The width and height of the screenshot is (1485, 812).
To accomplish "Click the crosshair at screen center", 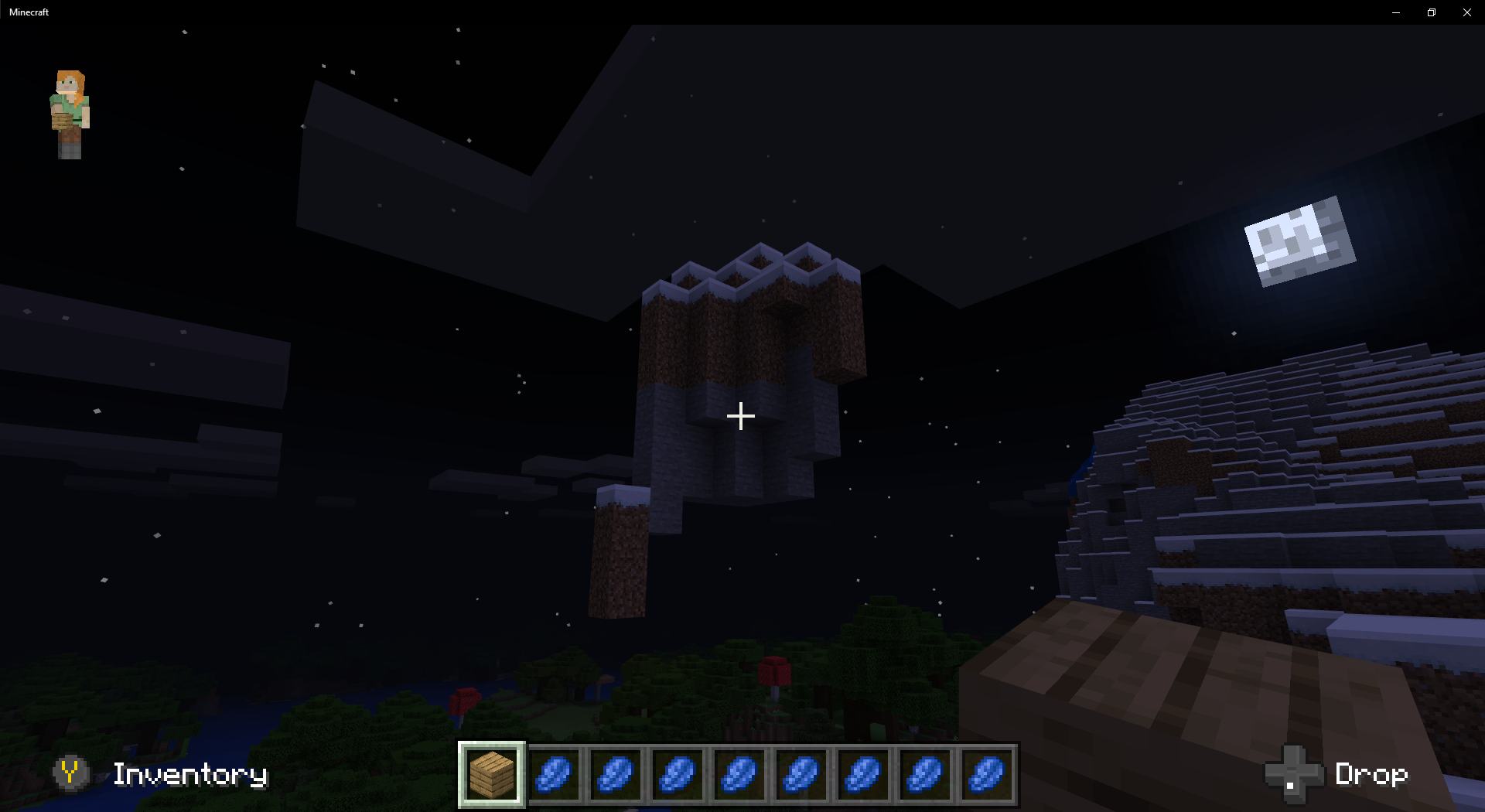I will click(740, 417).
